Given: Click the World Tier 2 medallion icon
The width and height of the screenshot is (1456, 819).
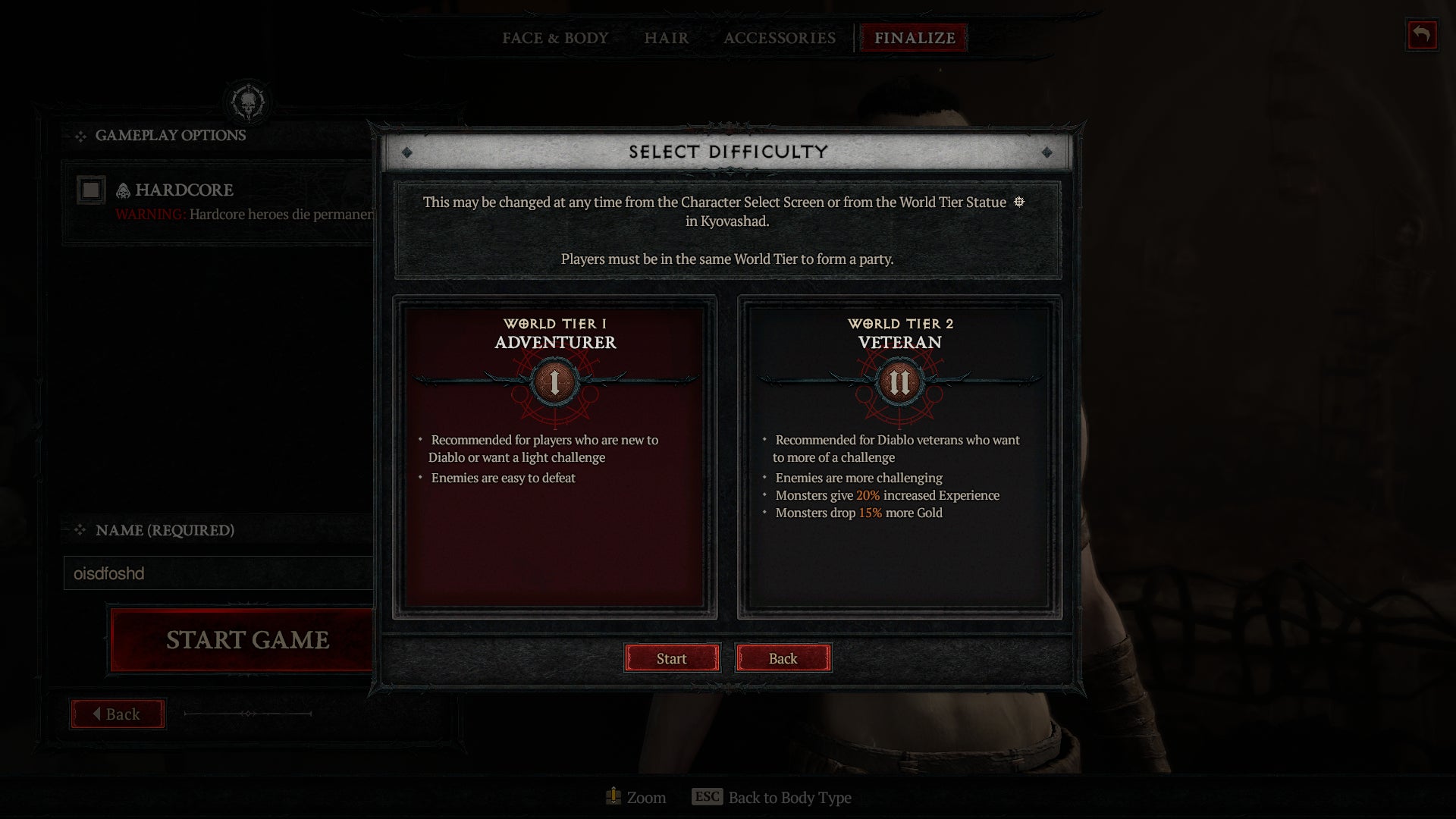Looking at the screenshot, I should point(899,383).
